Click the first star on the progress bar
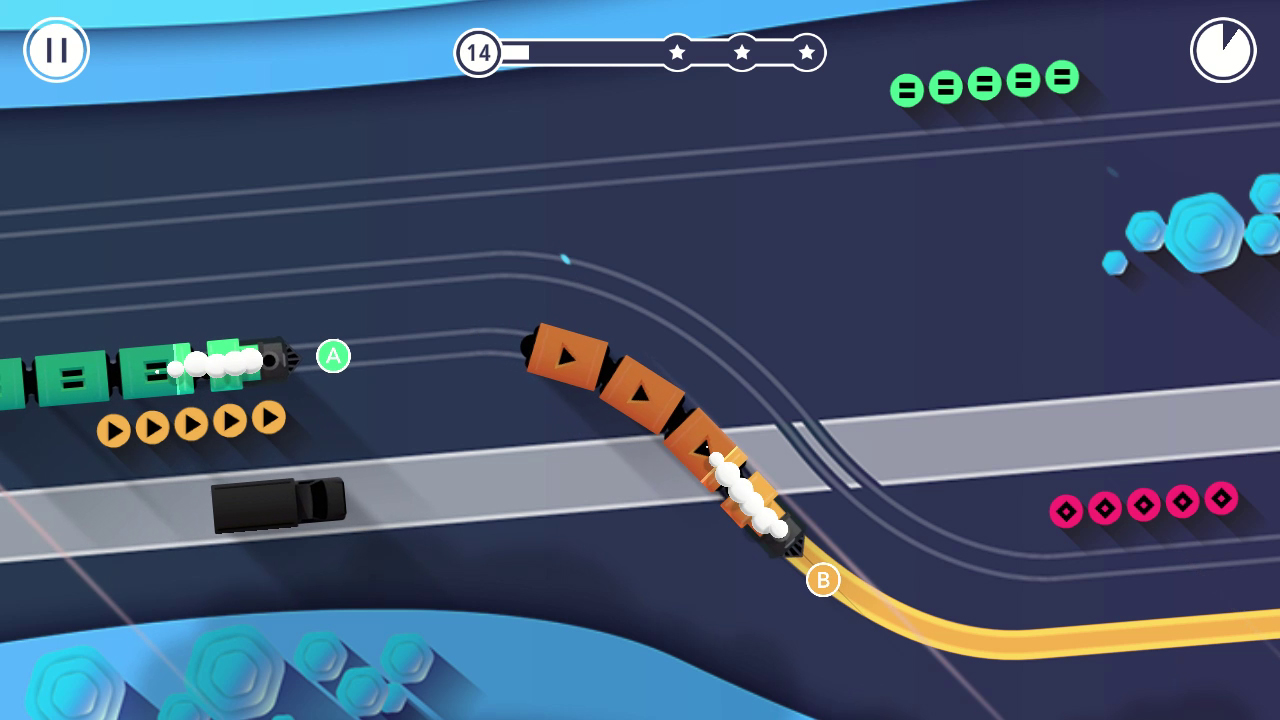 (677, 52)
